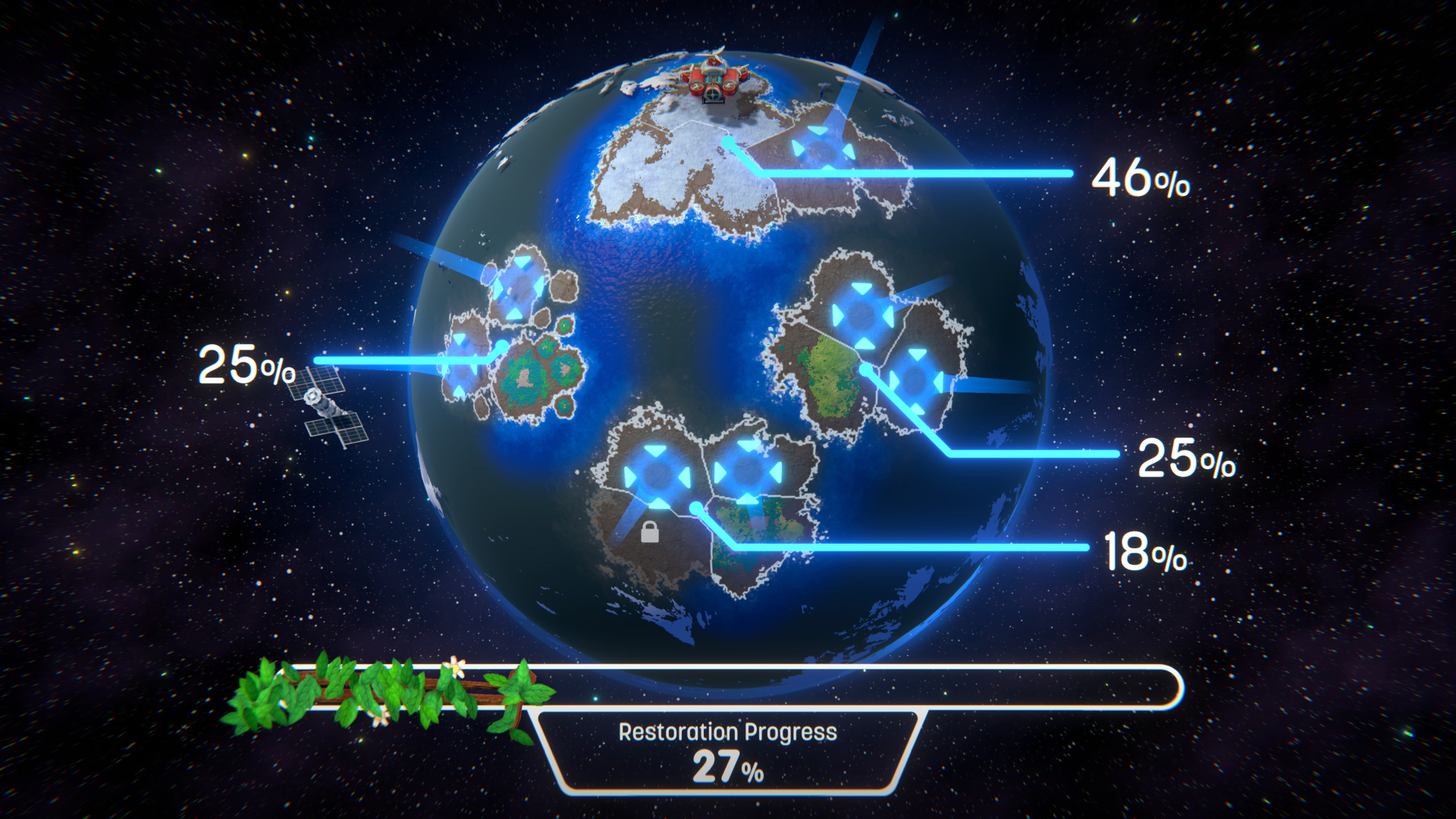Select the region marker directly above the padlock

[657, 476]
